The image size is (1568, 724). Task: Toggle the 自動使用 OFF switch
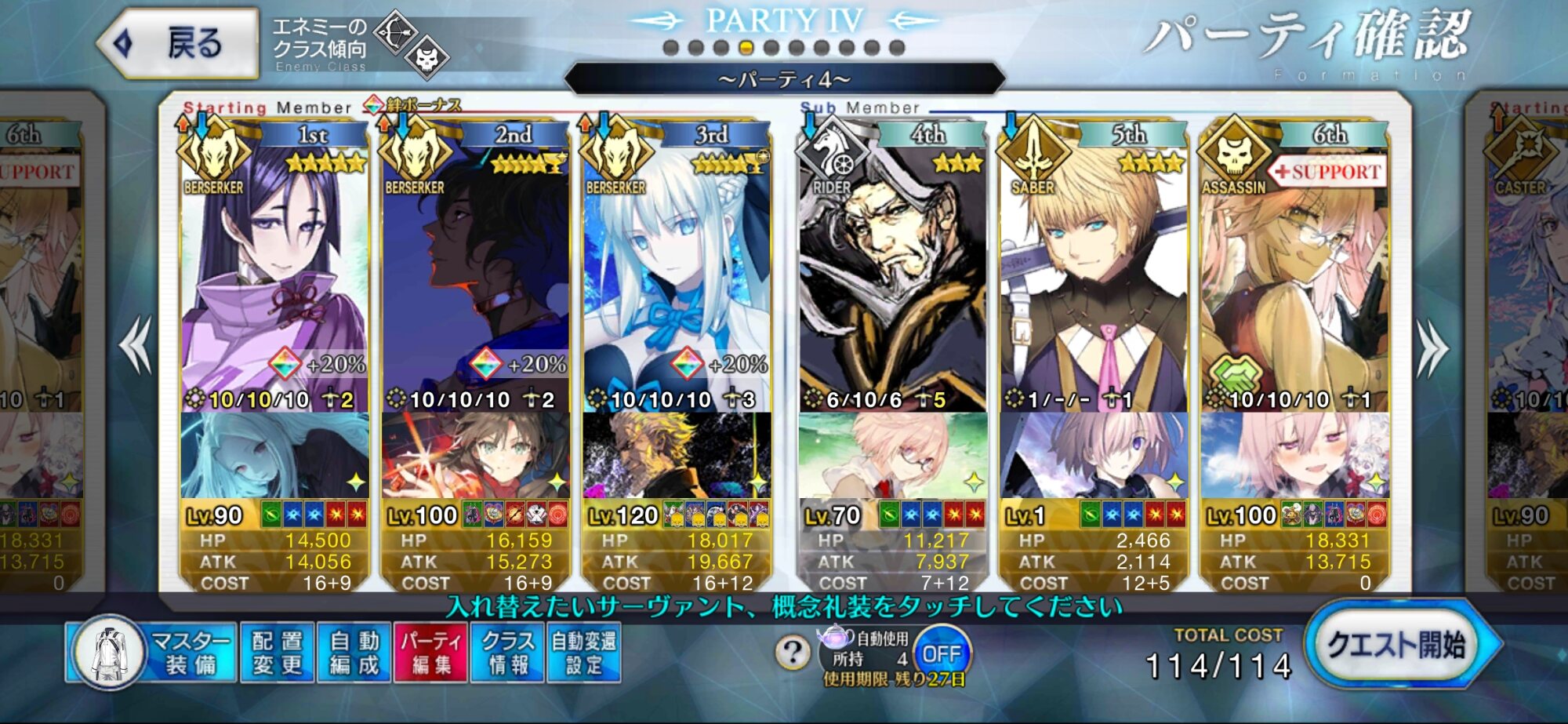(x=941, y=653)
